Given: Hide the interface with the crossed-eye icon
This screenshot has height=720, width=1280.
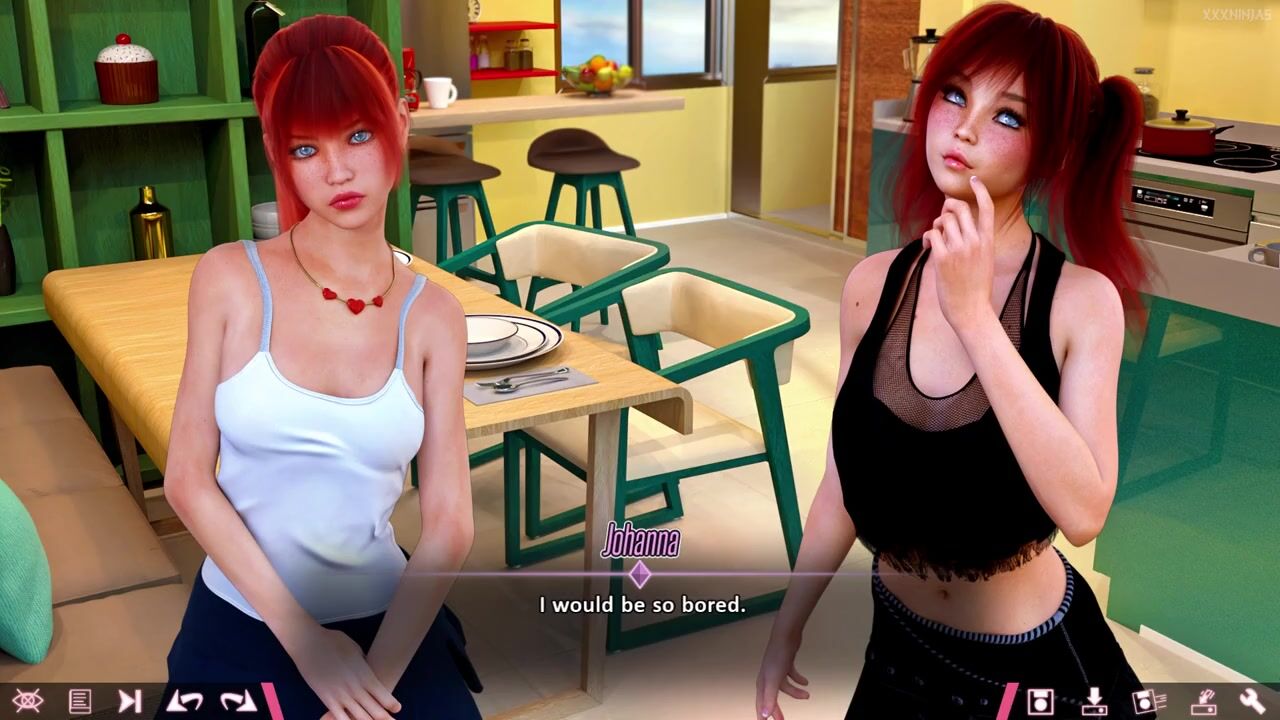Looking at the screenshot, I should click(27, 701).
